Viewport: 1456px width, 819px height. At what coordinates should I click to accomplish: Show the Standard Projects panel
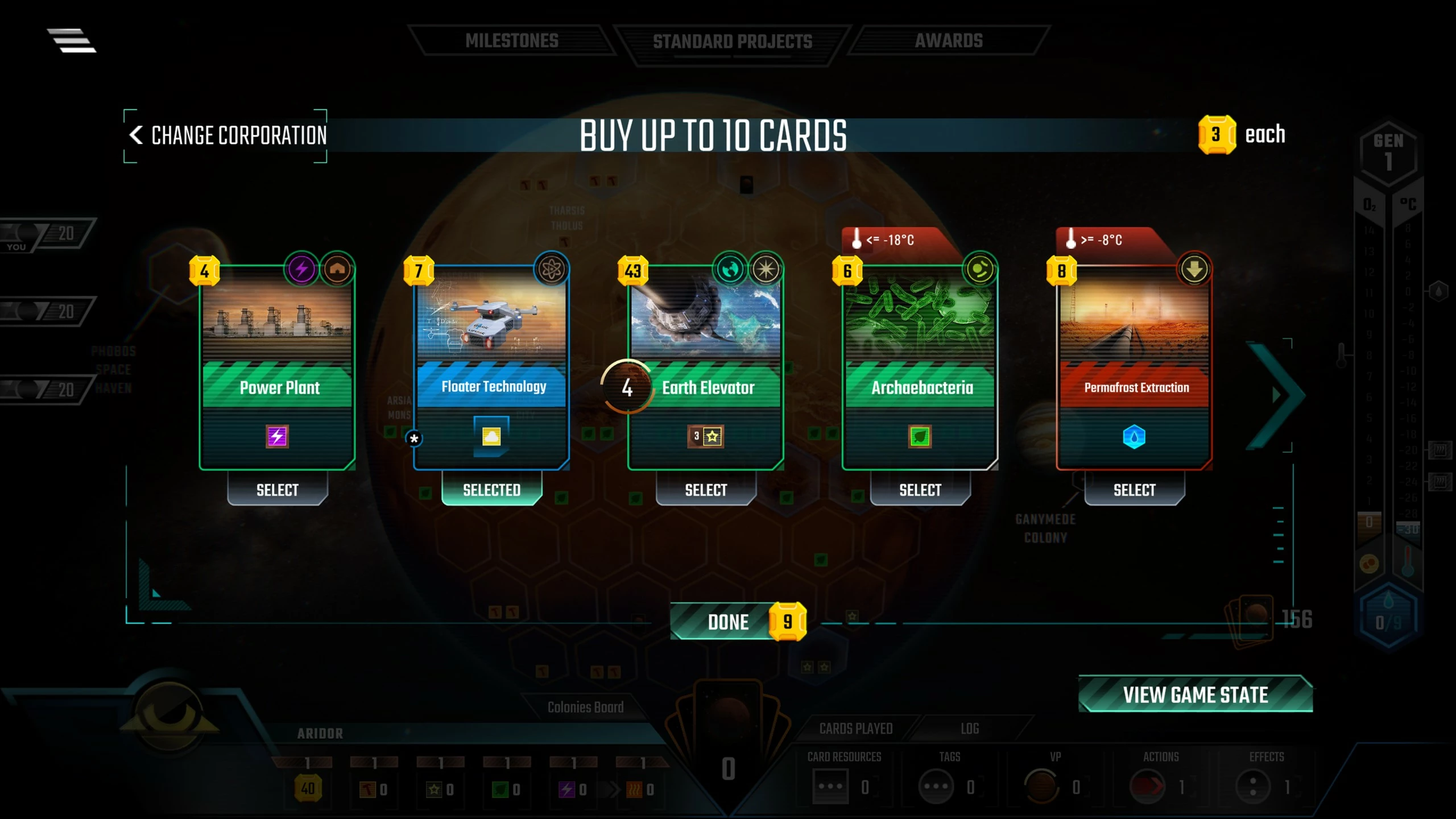733,42
